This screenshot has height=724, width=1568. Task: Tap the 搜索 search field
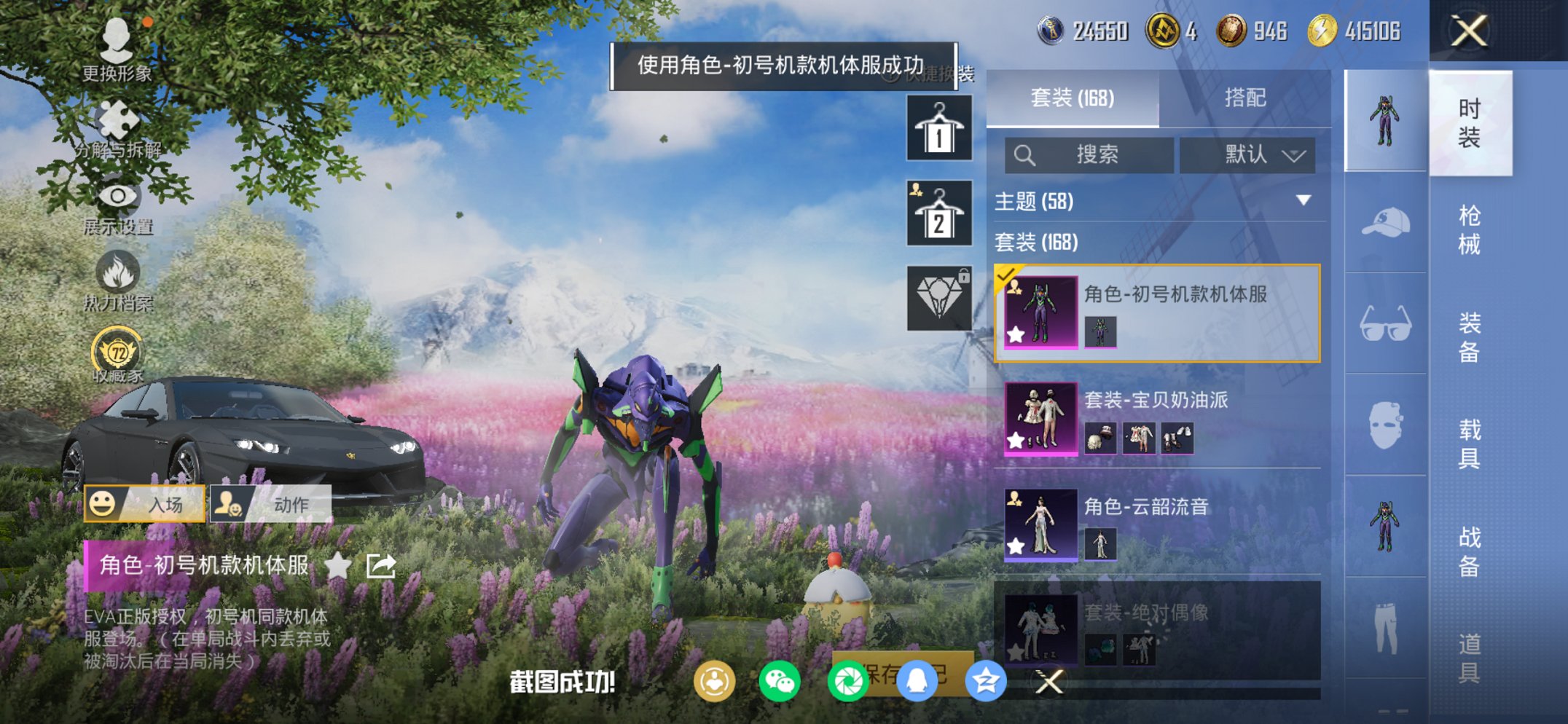(1088, 155)
